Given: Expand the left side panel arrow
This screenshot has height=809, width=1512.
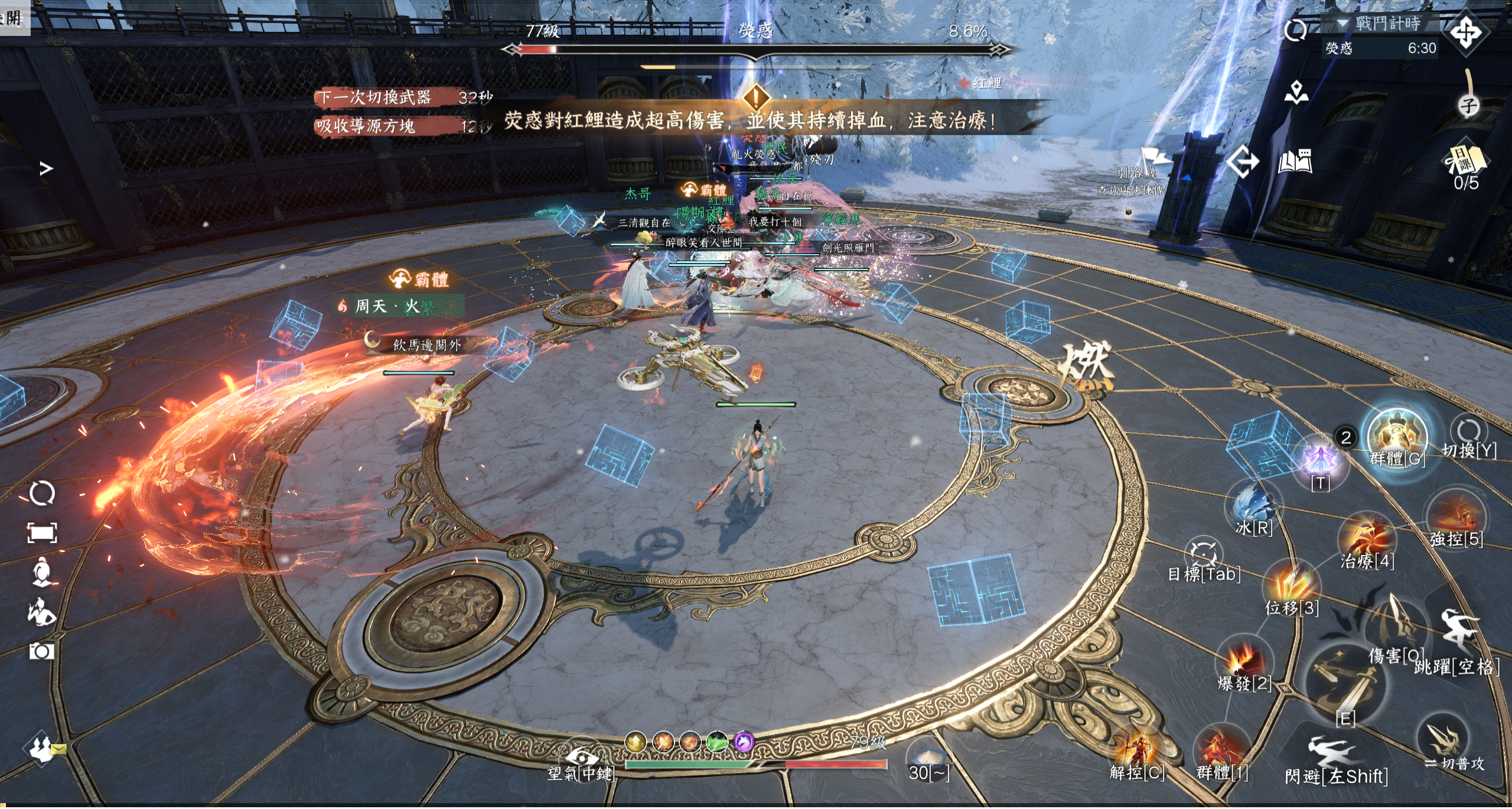Looking at the screenshot, I should pyautogui.click(x=46, y=169).
